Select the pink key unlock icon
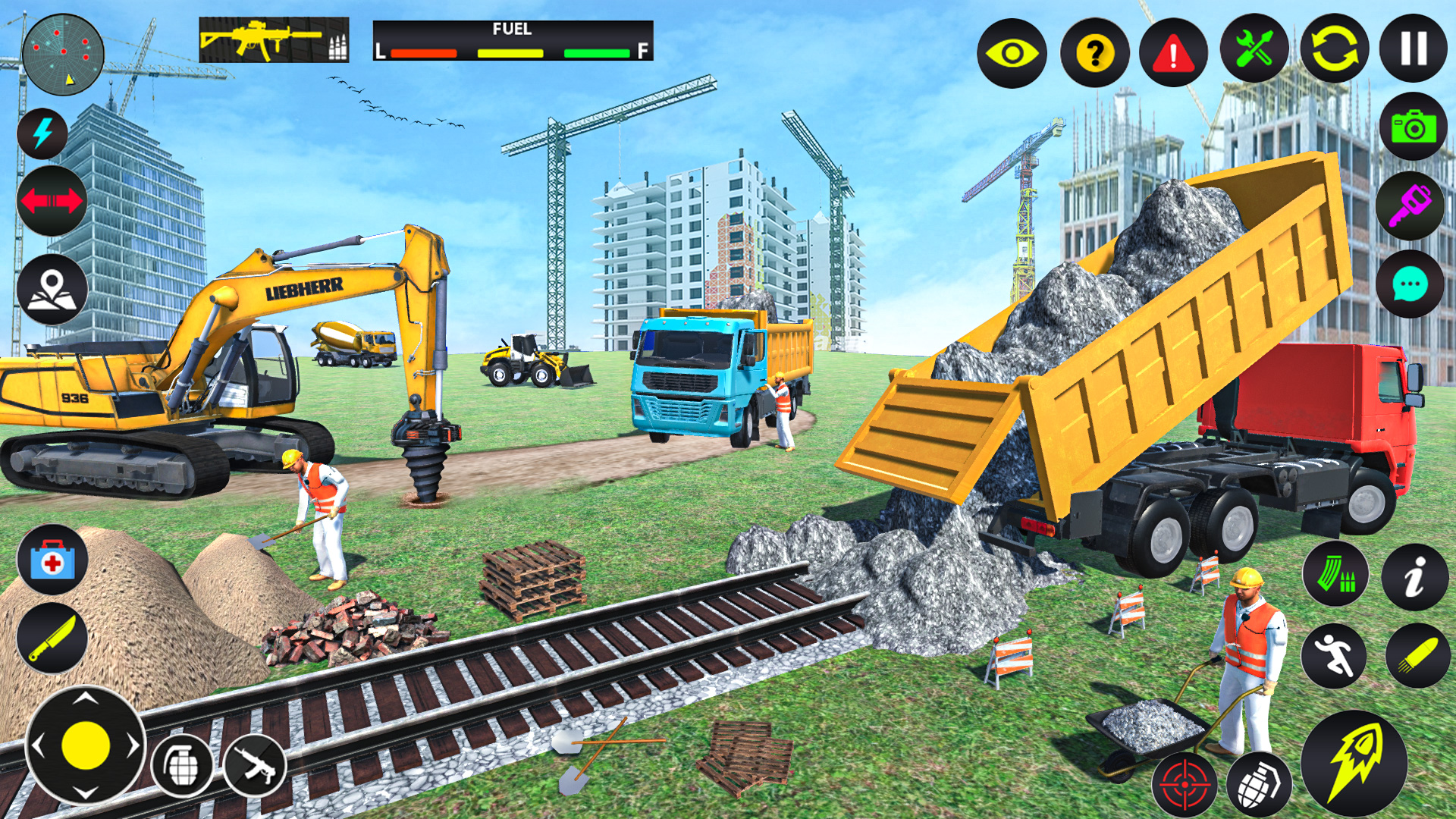Viewport: 1456px width, 819px height. pos(1410,205)
